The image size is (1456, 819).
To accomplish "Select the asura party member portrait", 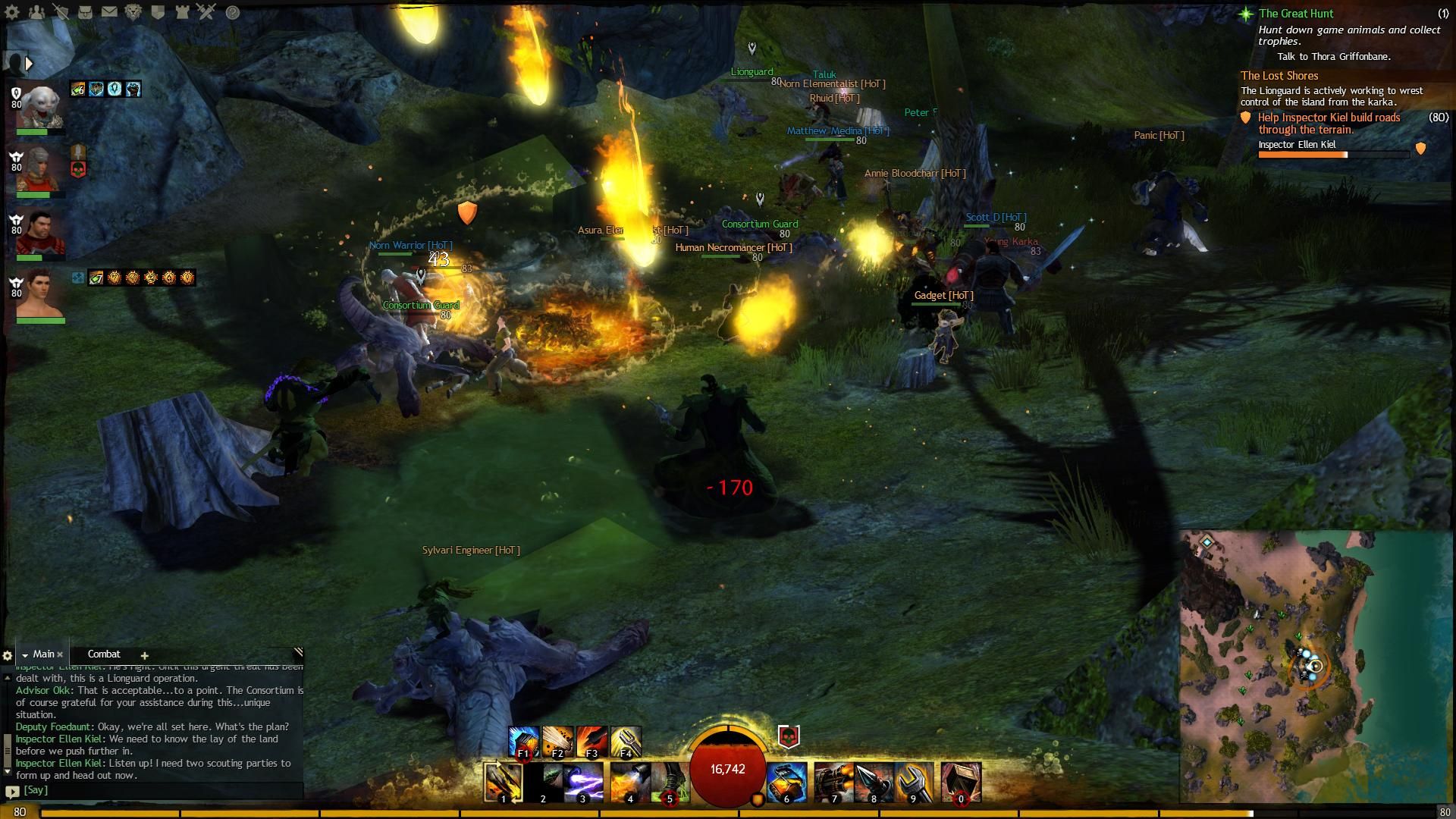I will (x=39, y=106).
